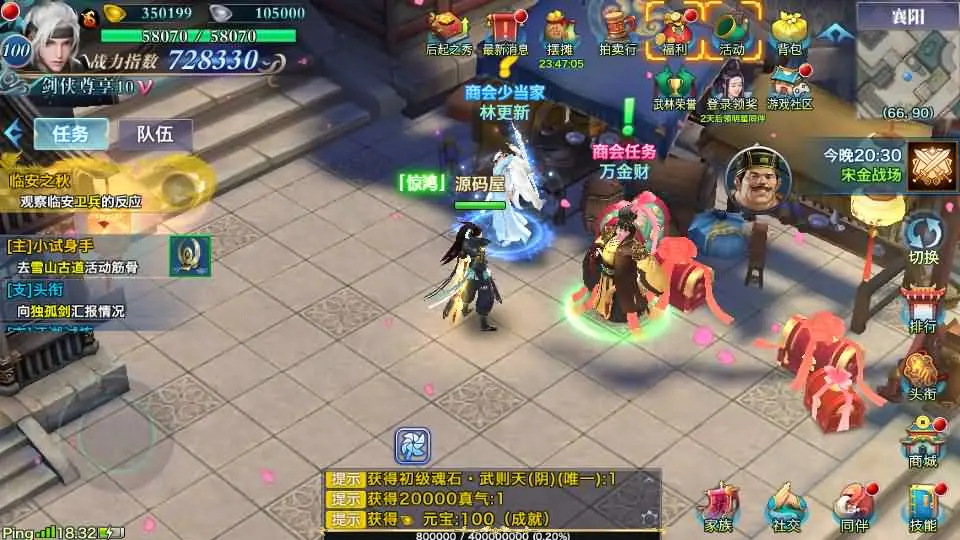Open the 排行 rankings
Image resolution: width=960 pixels, height=540 pixels.
[923, 308]
